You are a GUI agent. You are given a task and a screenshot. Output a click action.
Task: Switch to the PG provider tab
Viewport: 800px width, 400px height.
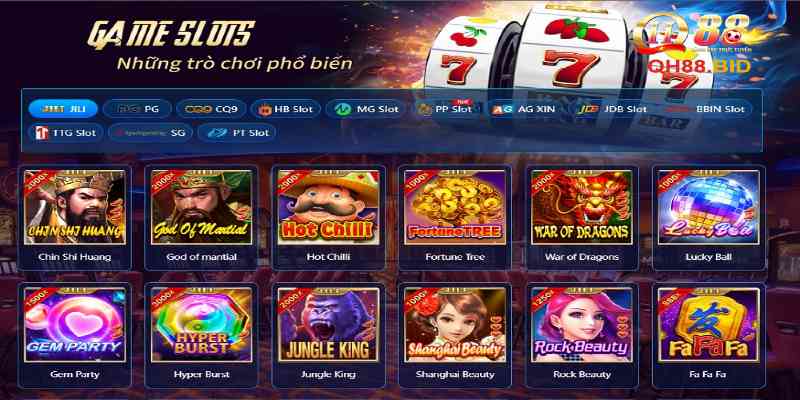pyautogui.click(x=140, y=108)
